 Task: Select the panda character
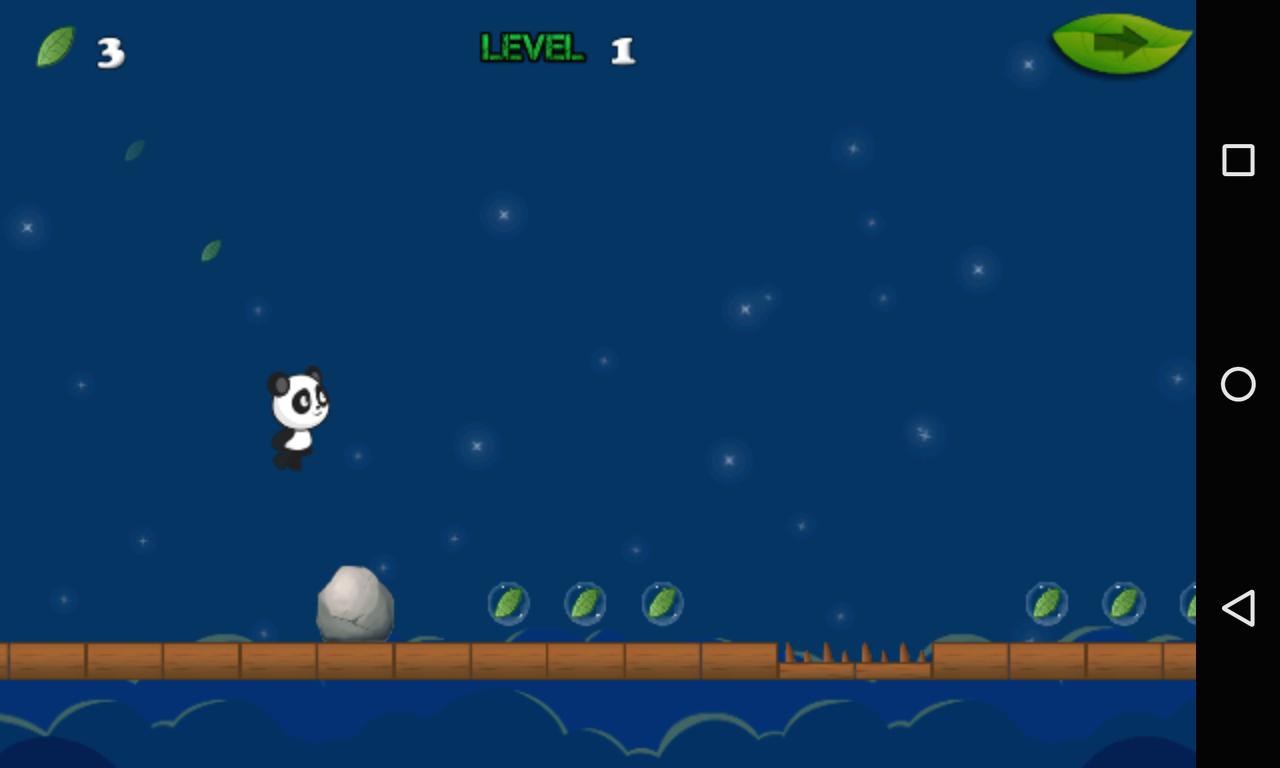(x=295, y=415)
